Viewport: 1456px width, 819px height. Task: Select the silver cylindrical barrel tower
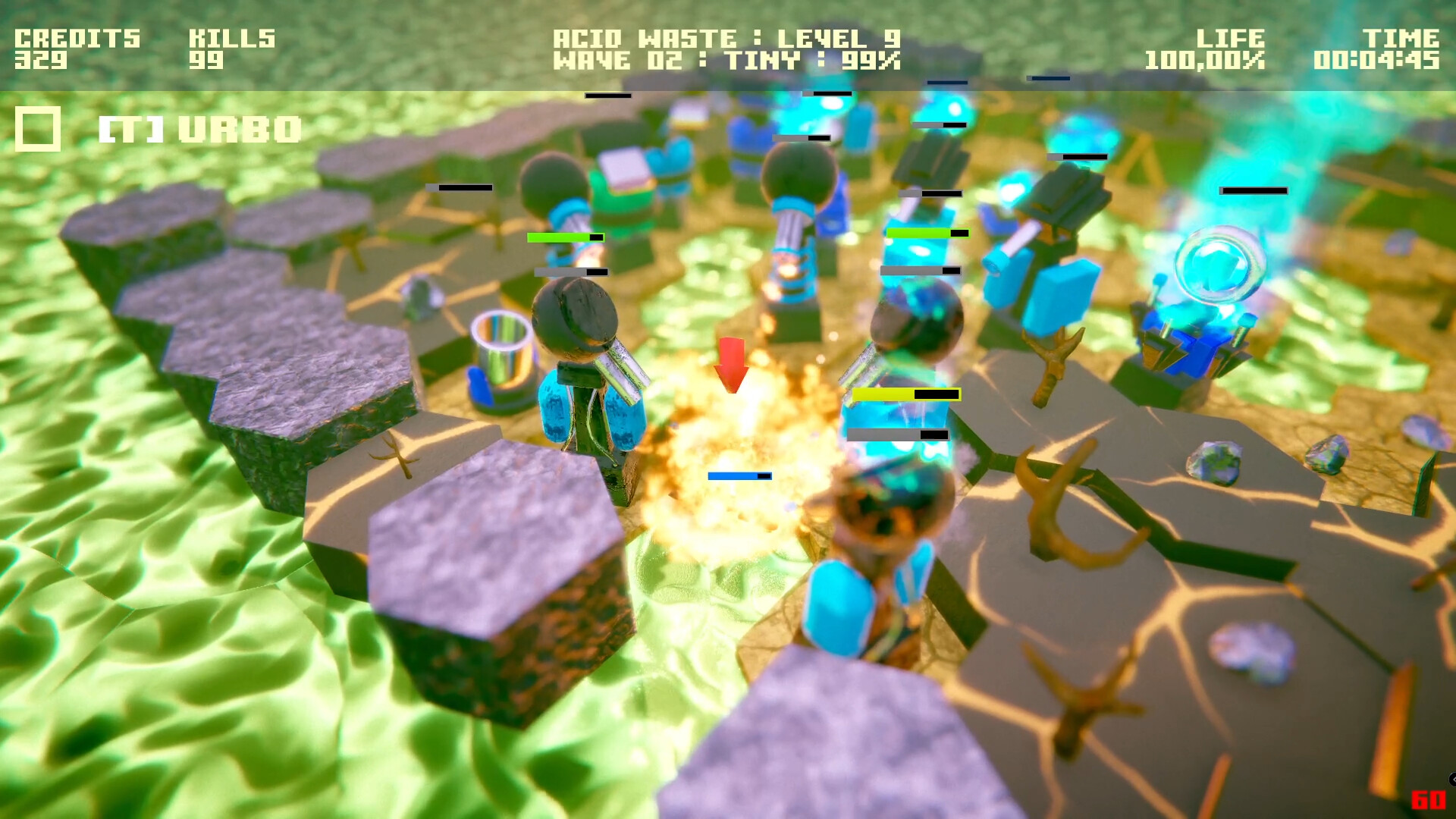click(x=504, y=356)
